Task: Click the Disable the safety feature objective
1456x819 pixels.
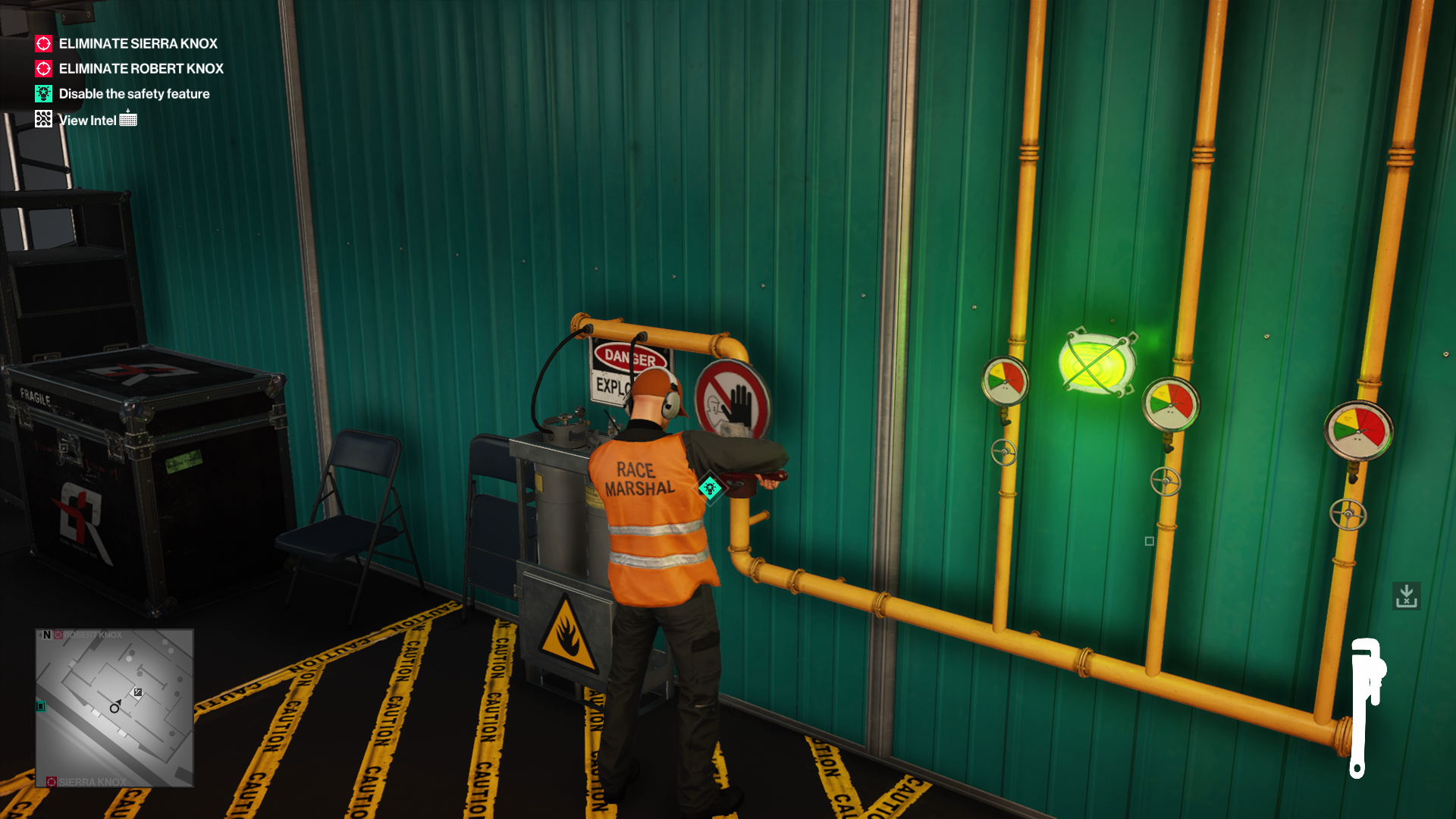Action: (x=133, y=94)
